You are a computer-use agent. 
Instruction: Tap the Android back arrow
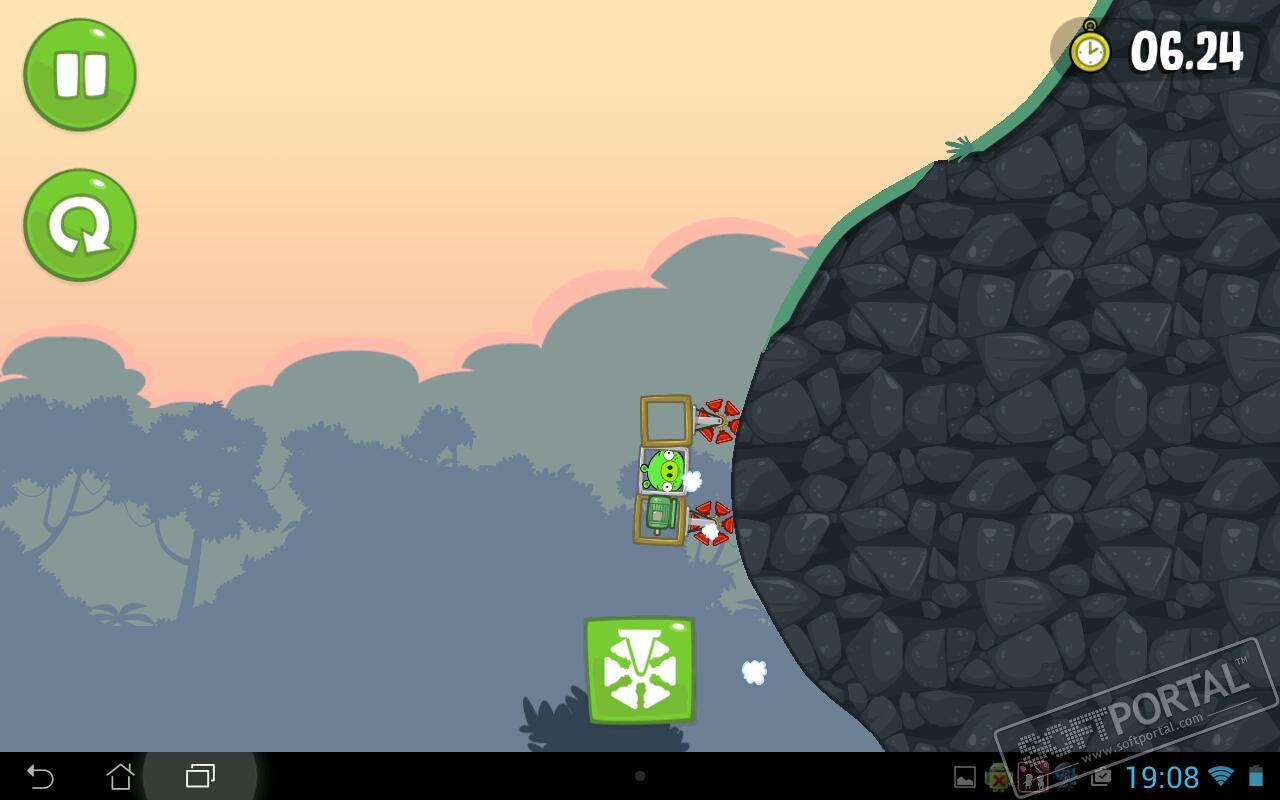[x=40, y=776]
